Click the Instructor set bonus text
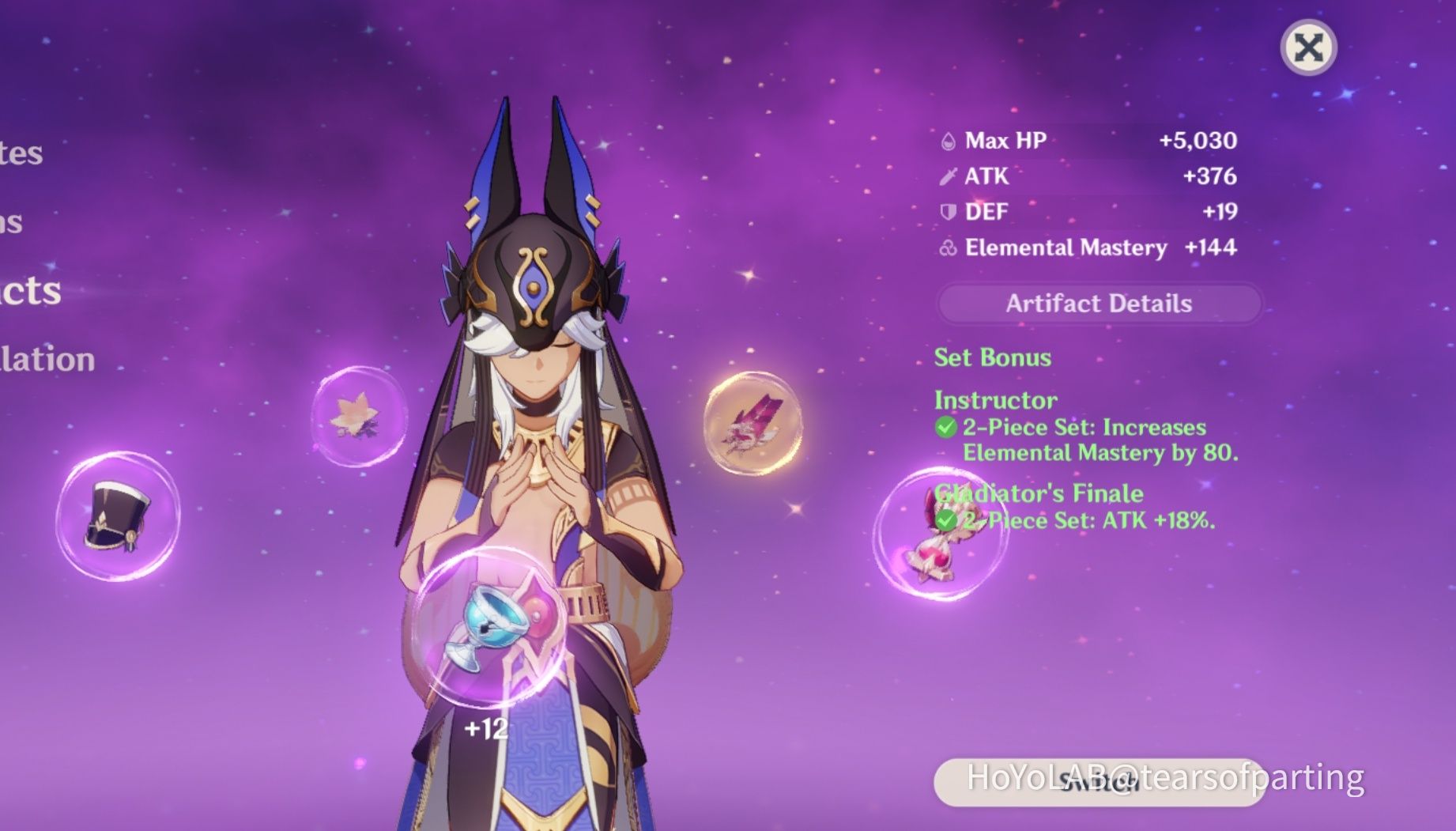Image resolution: width=1456 pixels, height=831 pixels. (x=994, y=399)
